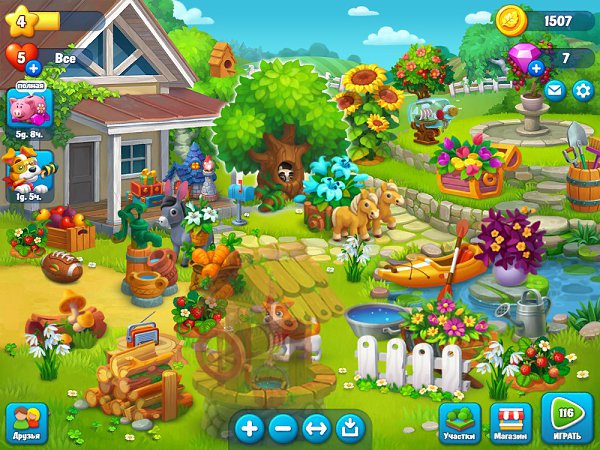This screenshot has height=450, width=600.
Task: Click the minus button in the edit toolbar
Action: [283, 429]
